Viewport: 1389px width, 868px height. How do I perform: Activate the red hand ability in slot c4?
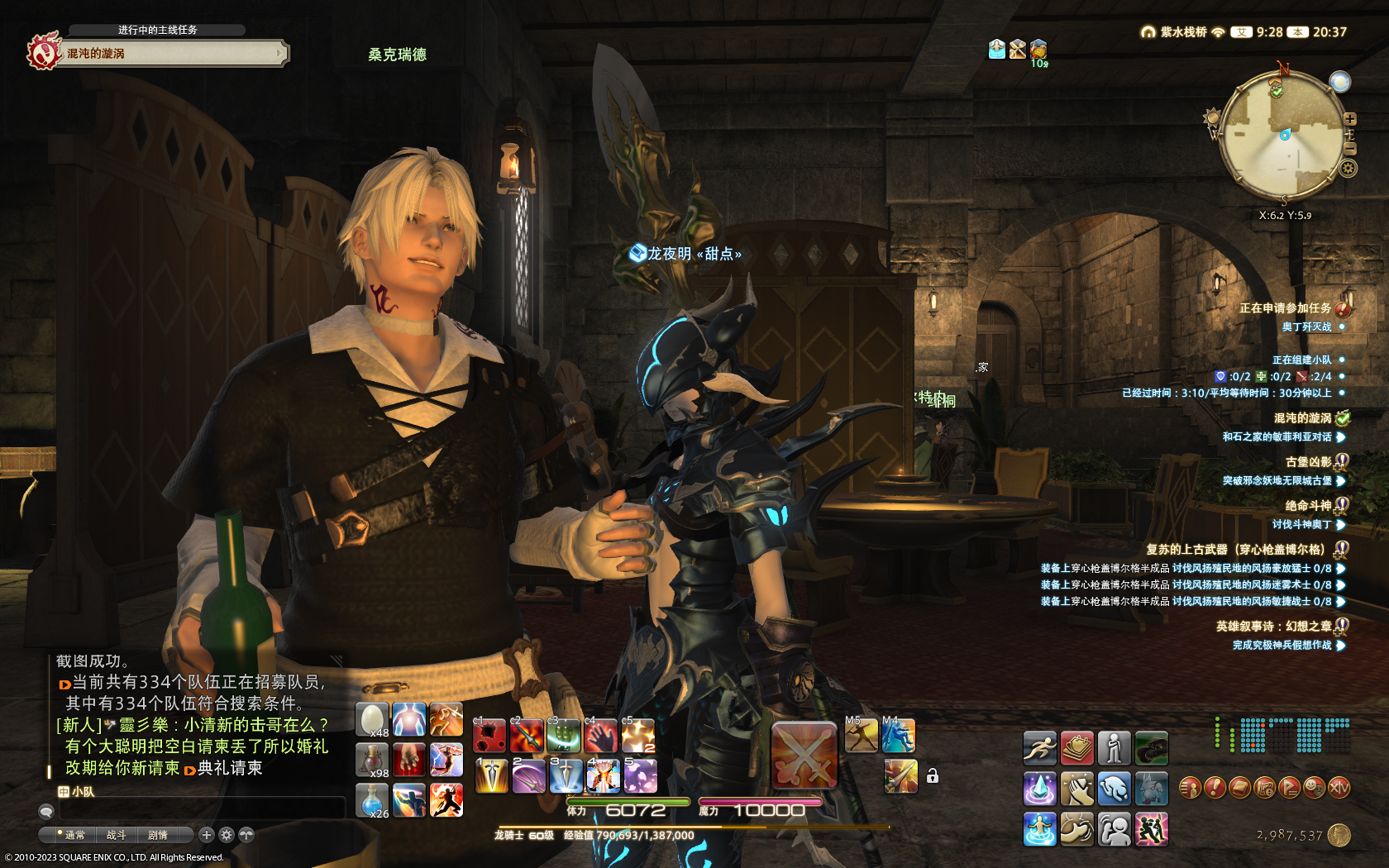click(602, 736)
